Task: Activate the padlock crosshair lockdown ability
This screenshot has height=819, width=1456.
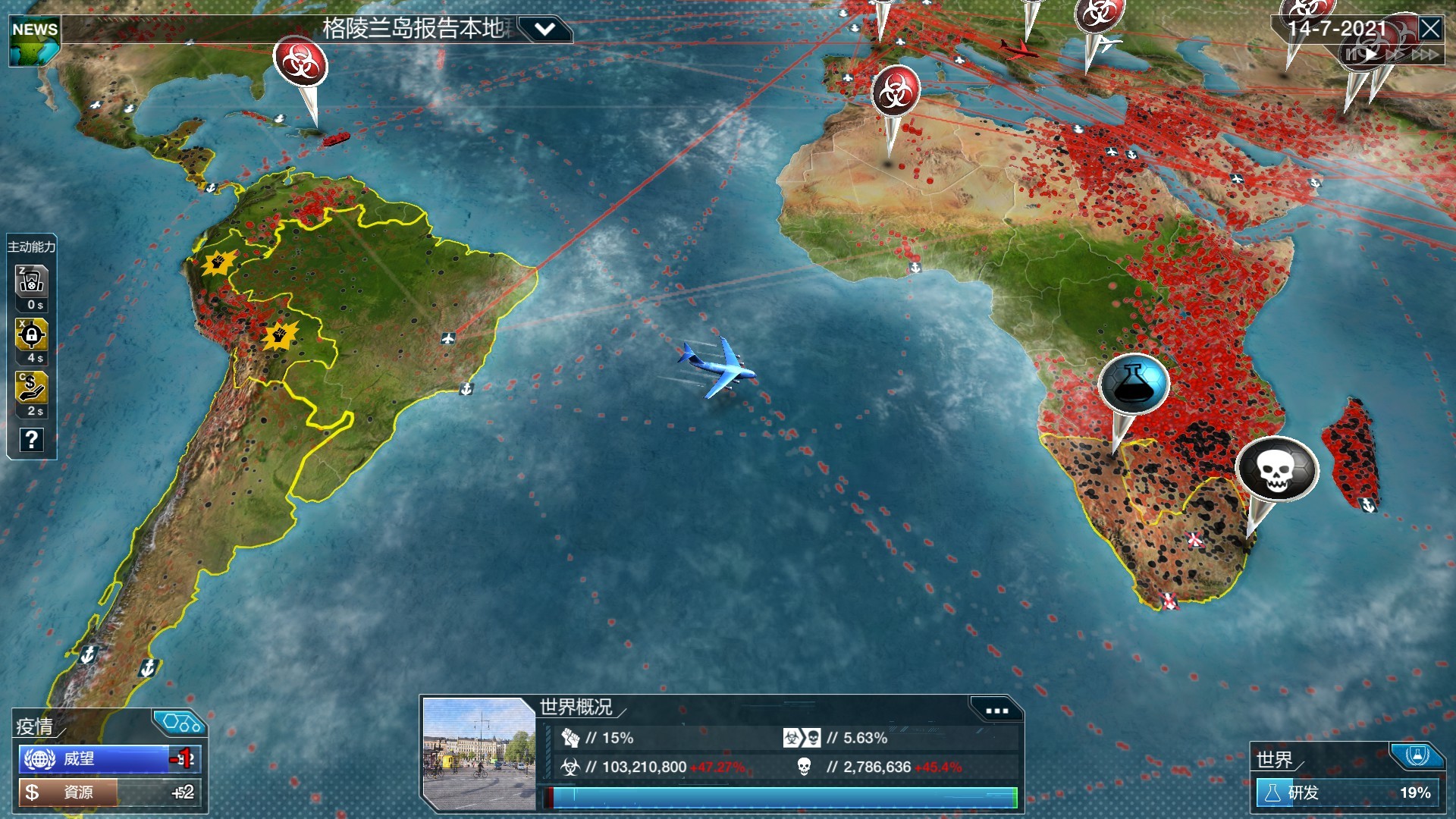Action: click(32, 335)
